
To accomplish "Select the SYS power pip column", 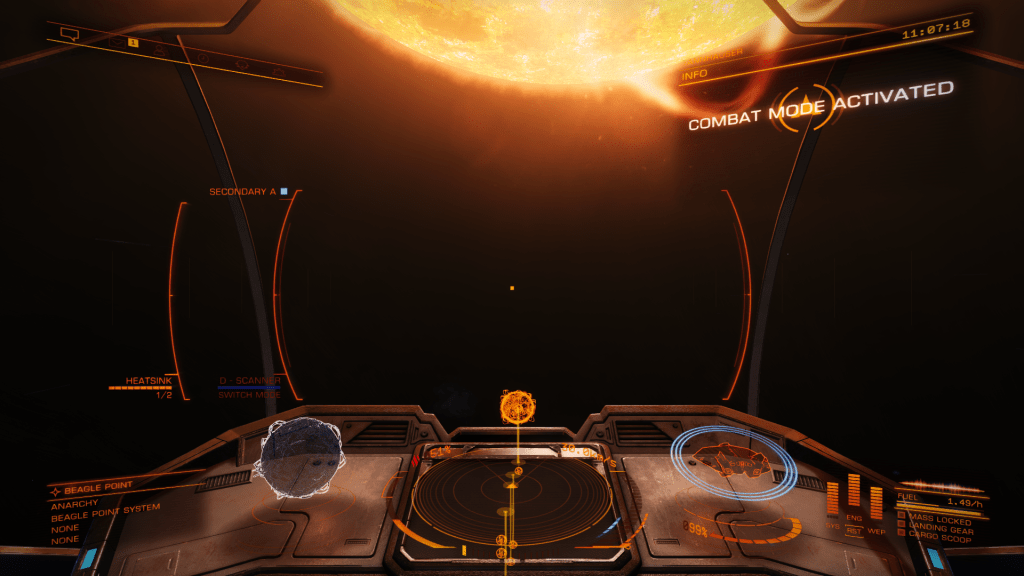I will 832,499.
